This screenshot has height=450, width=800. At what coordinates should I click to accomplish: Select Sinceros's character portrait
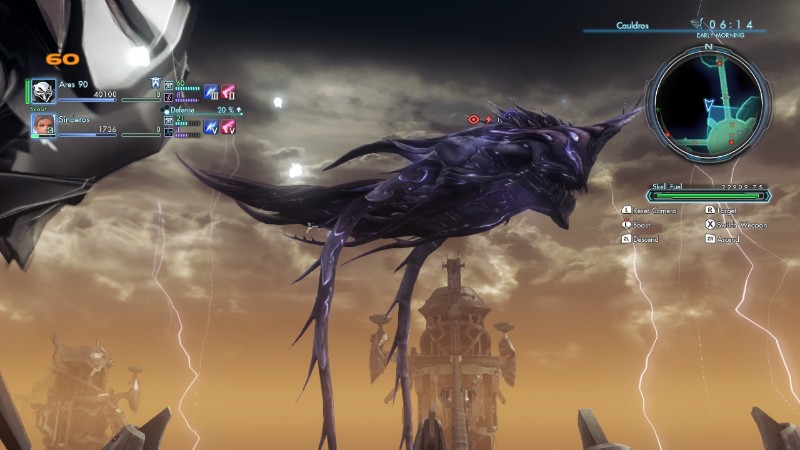[x=42, y=124]
